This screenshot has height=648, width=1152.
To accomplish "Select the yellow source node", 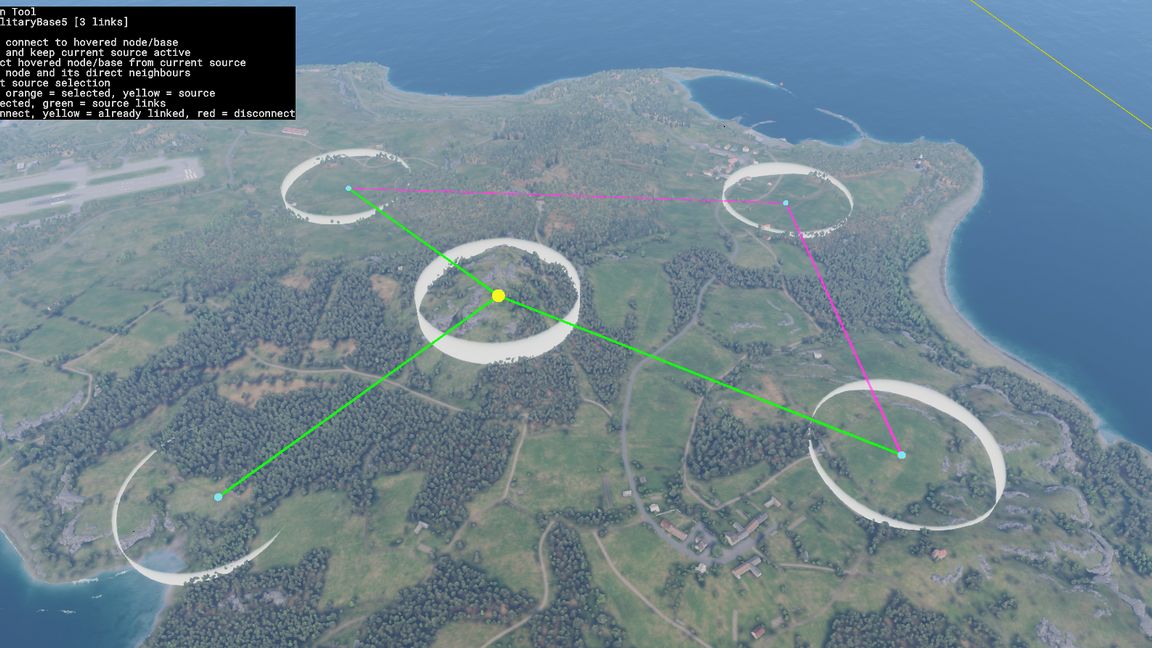I will pos(498,296).
